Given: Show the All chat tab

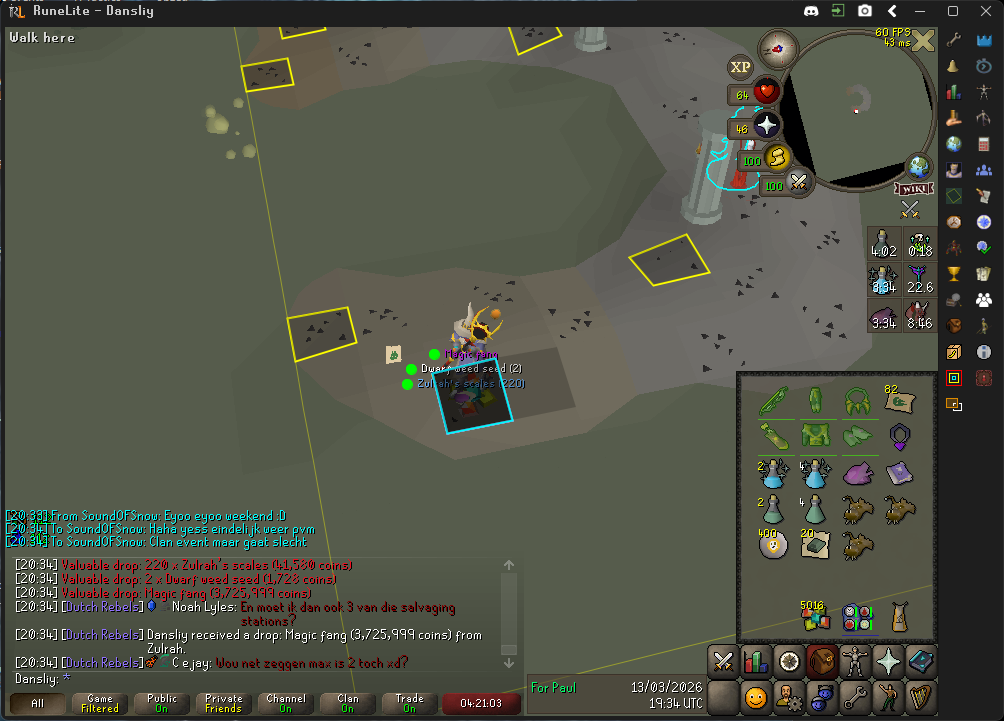Looking at the screenshot, I should (x=38, y=703).
